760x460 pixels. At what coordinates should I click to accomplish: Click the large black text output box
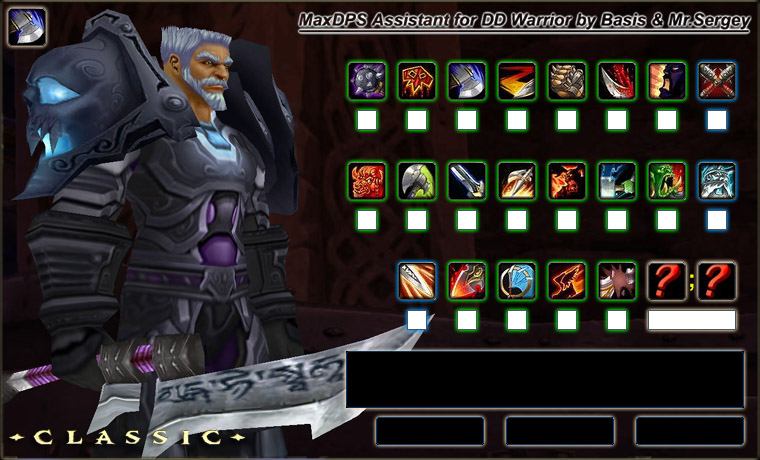(545, 379)
